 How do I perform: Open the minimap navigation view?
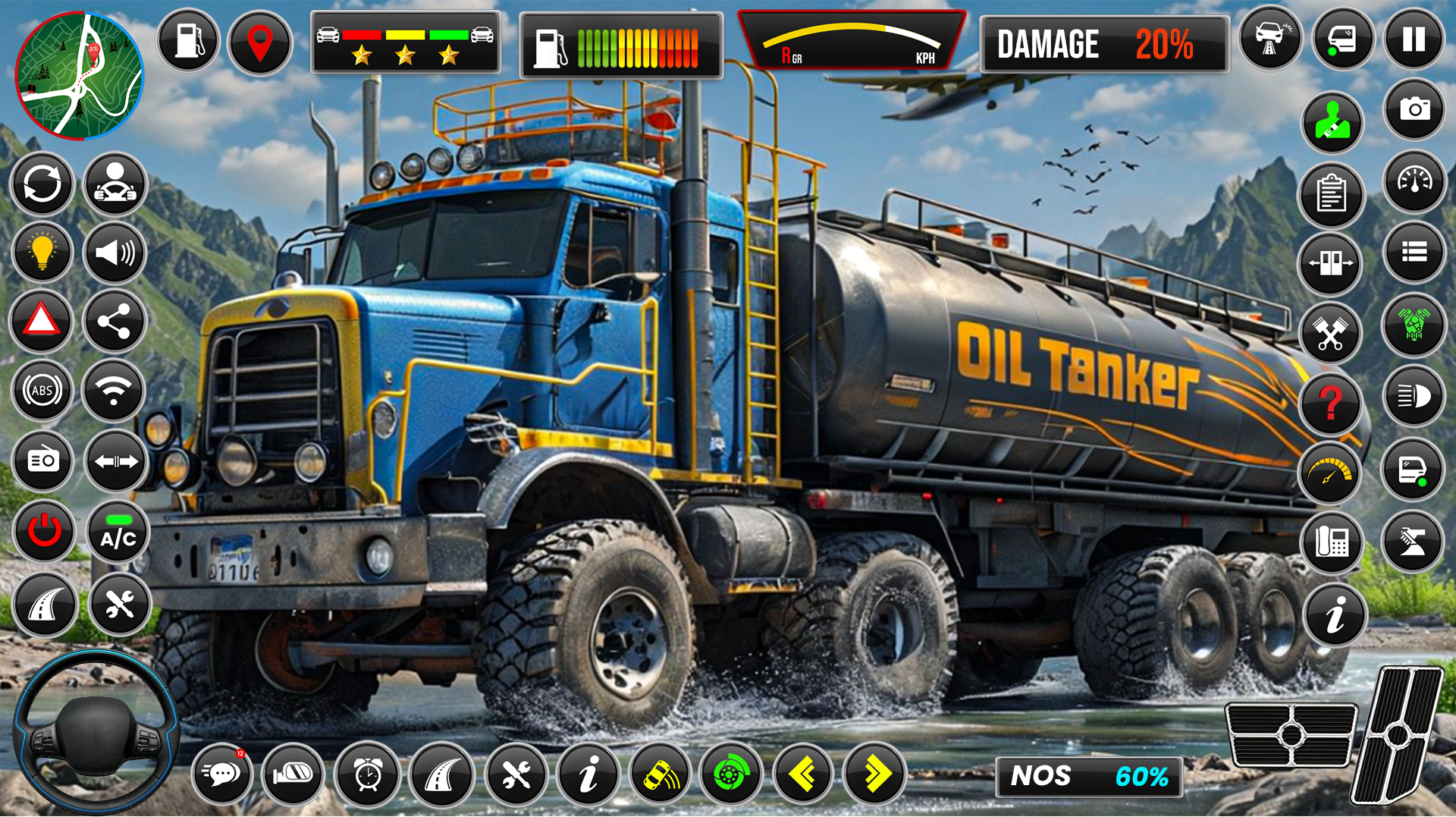80,76
